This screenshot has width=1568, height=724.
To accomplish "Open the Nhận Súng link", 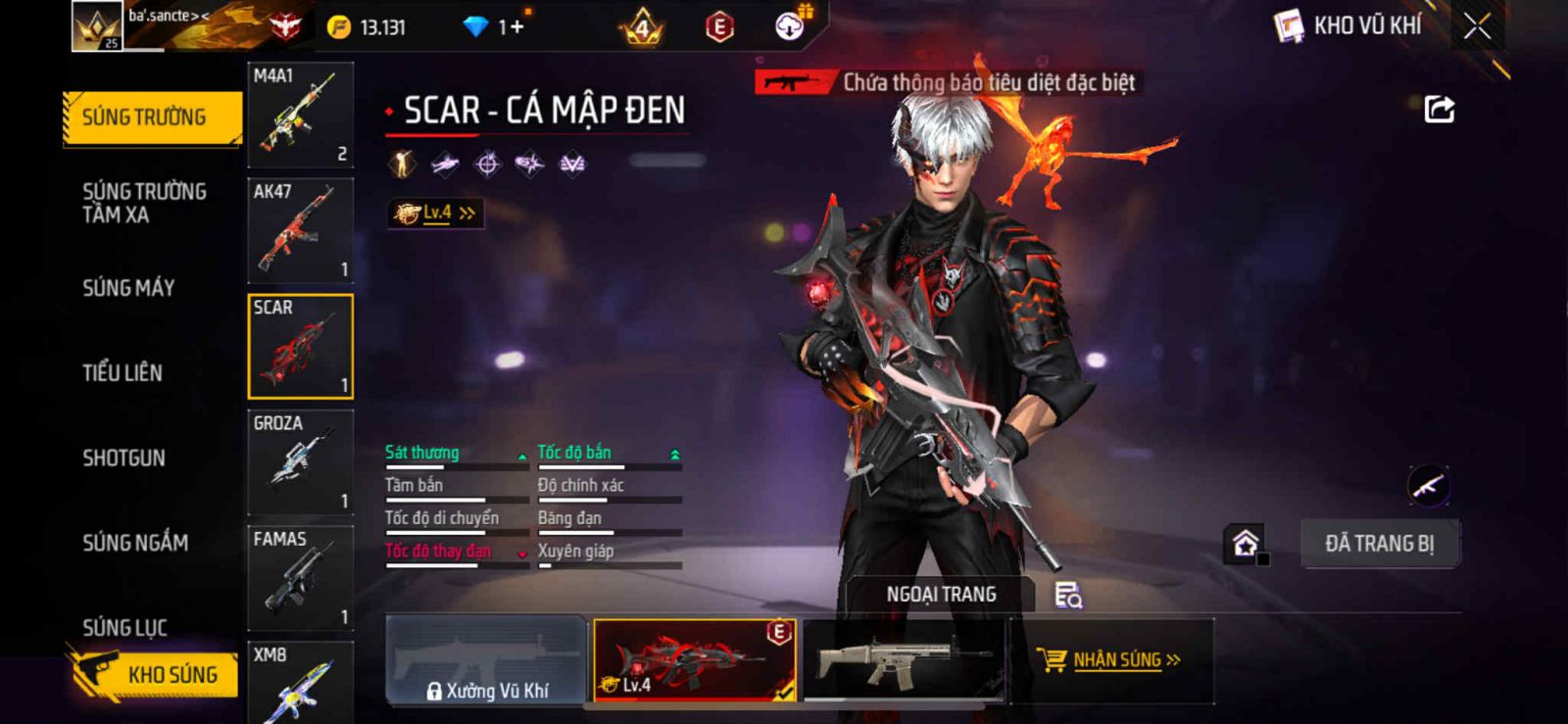I will [1116, 660].
